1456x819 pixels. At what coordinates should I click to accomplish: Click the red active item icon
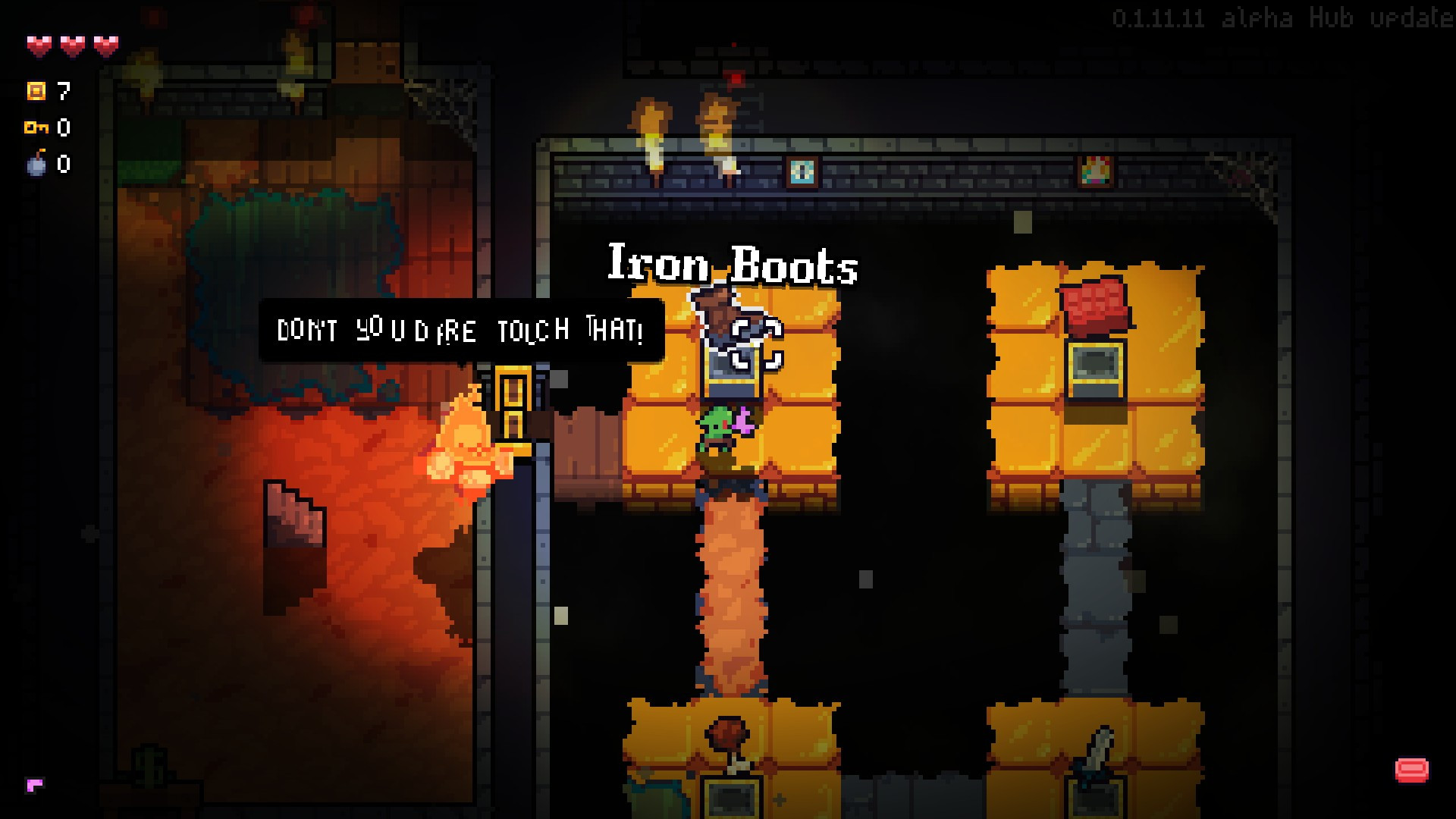1411,770
